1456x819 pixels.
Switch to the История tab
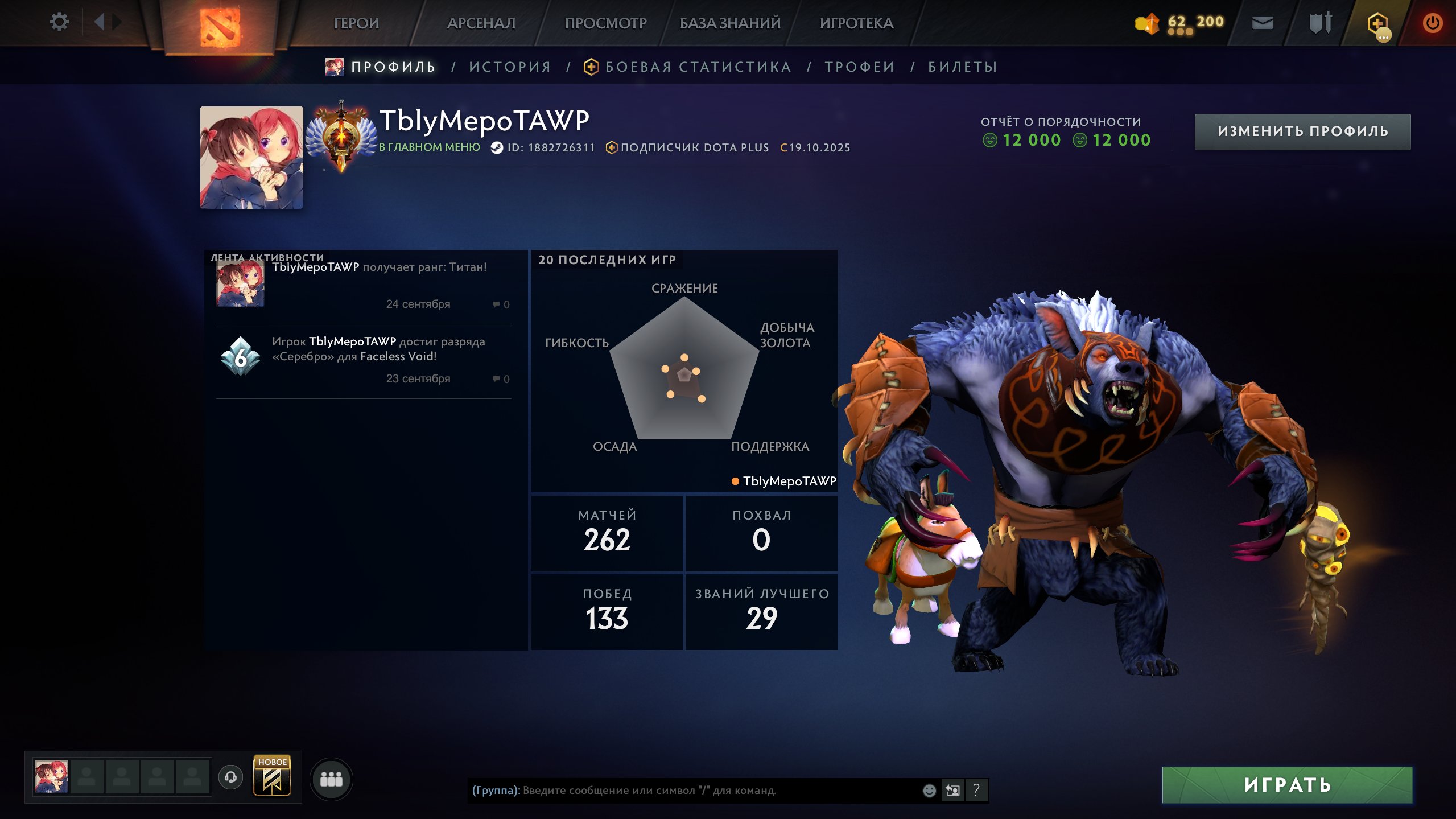[x=510, y=67]
